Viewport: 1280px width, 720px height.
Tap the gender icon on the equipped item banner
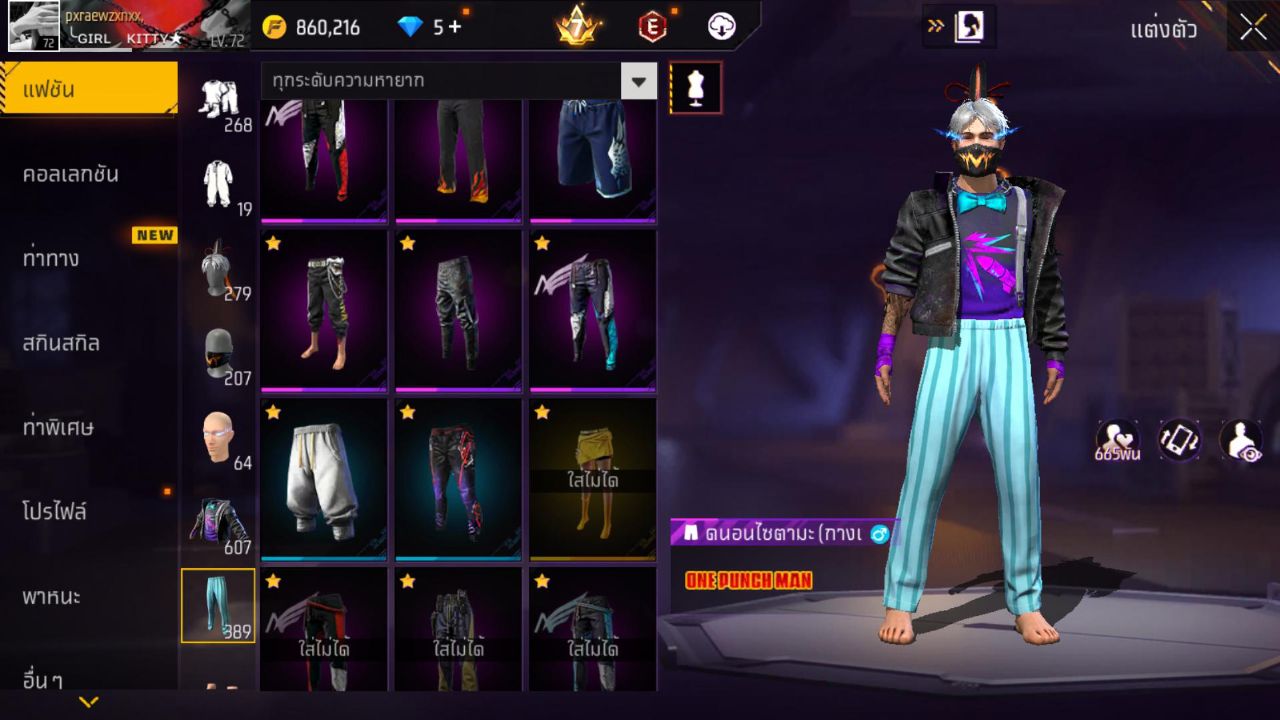[x=878, y=534]
